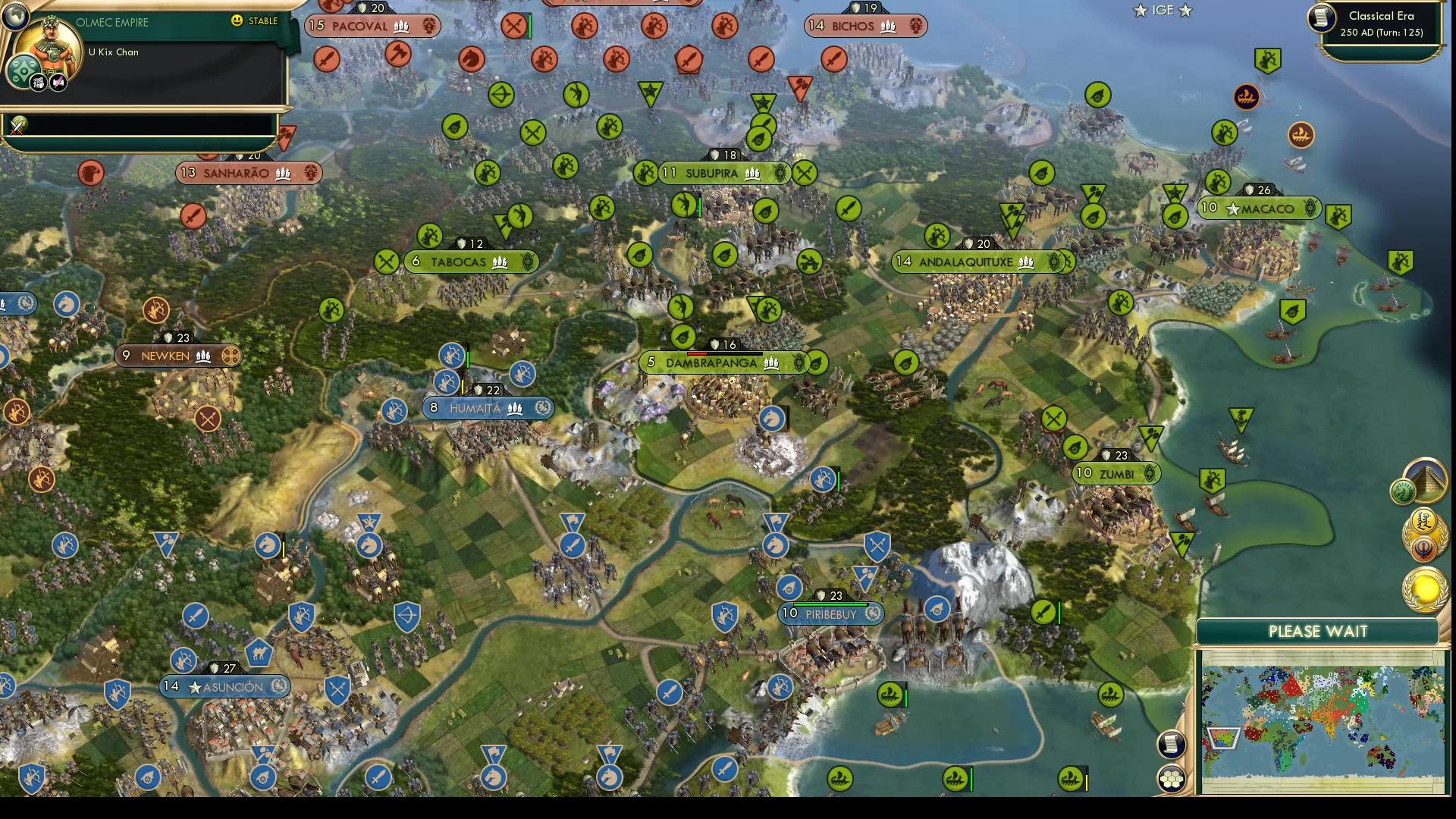This screenshot has width=1456, height=819.
Task: Open the world globe icon in top-left corner
Action: click(15, 17)
